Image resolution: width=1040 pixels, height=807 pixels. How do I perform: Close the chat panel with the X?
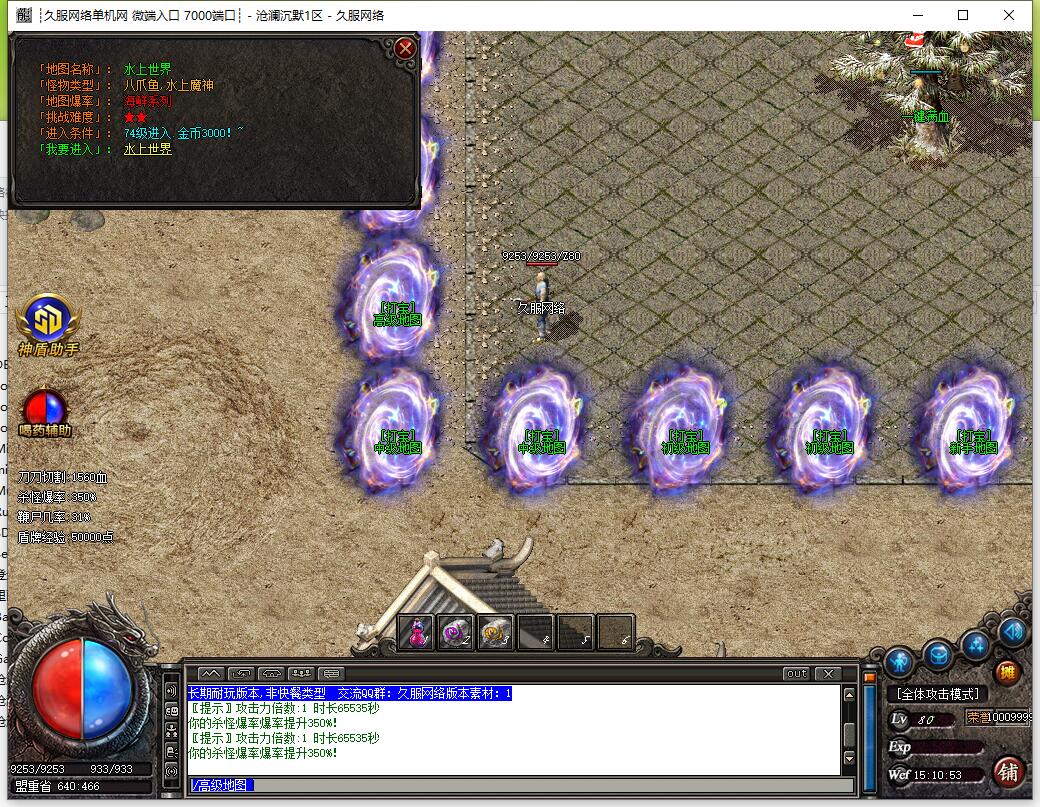click(x=827, y=674)
